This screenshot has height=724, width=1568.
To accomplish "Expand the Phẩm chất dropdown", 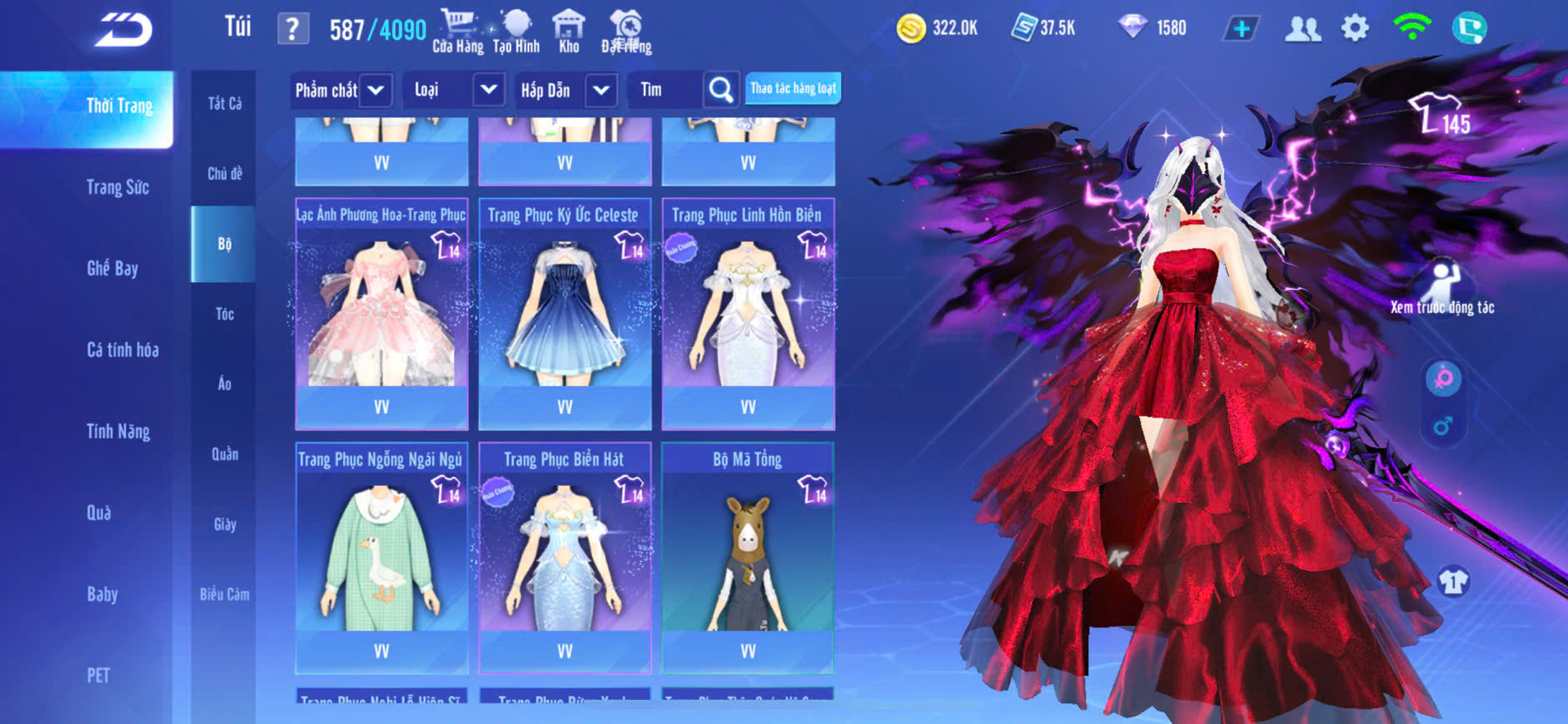I will 376,90.
